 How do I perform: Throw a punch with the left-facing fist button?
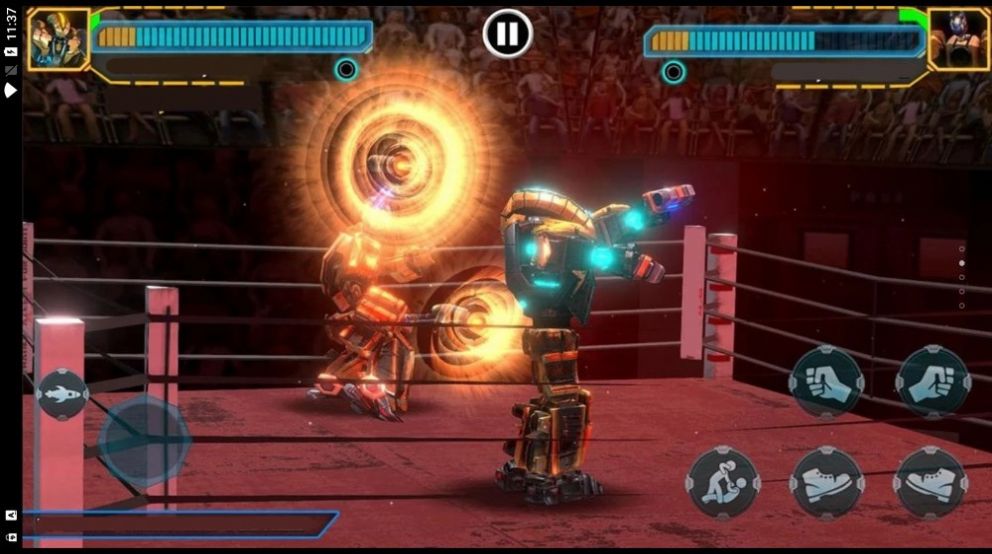click(826, 381)
